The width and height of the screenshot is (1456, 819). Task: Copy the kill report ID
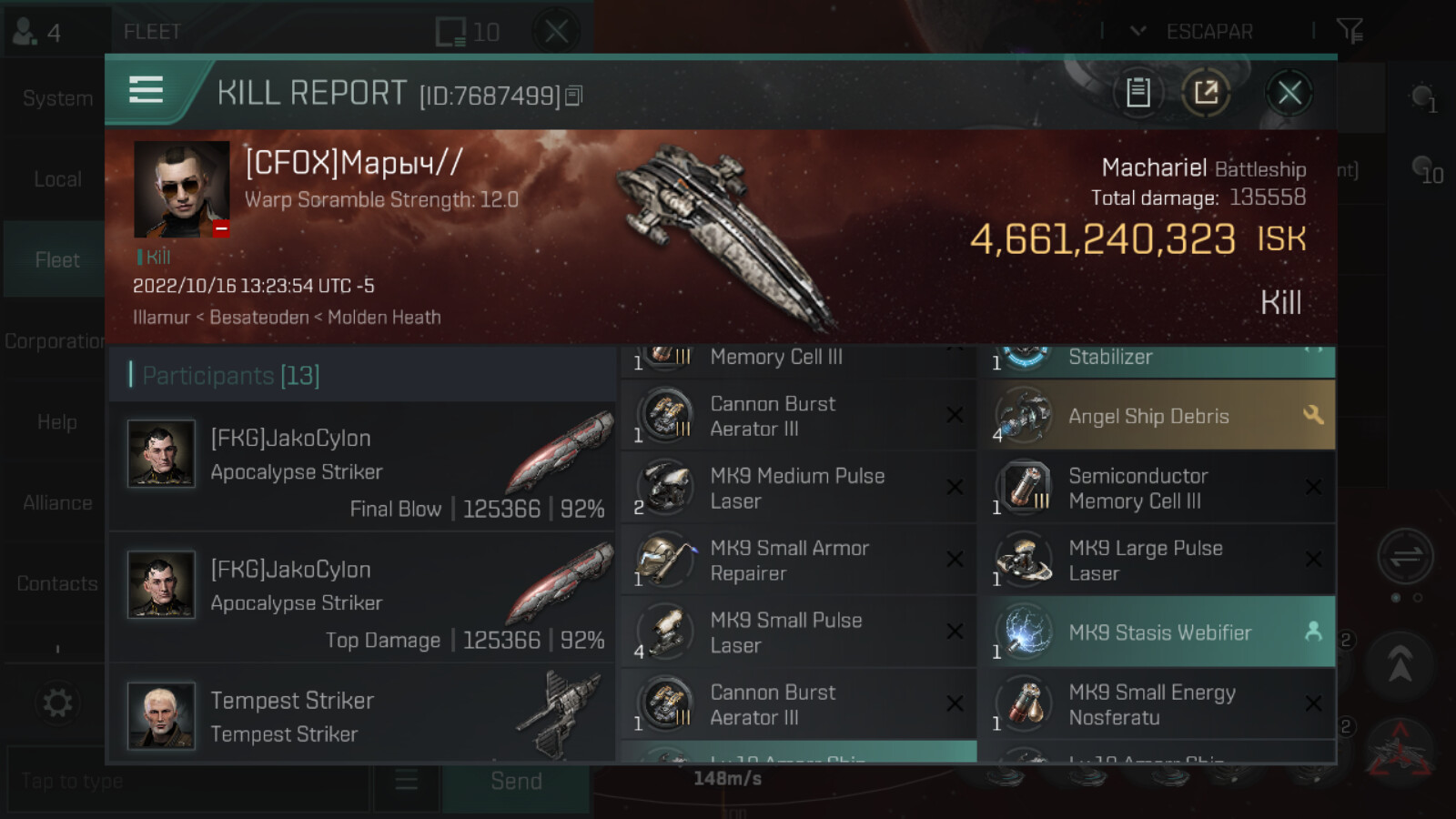[573, 96]
